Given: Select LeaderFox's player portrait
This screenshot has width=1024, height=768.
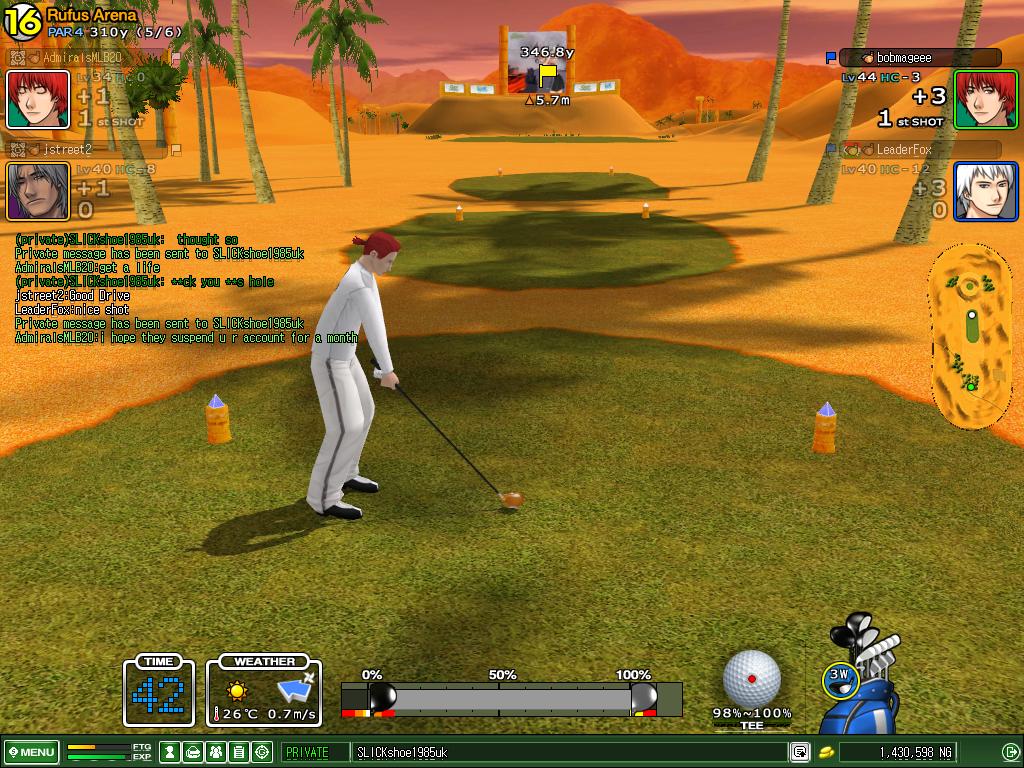Looking at the screenshot, I should coord(985,191).
